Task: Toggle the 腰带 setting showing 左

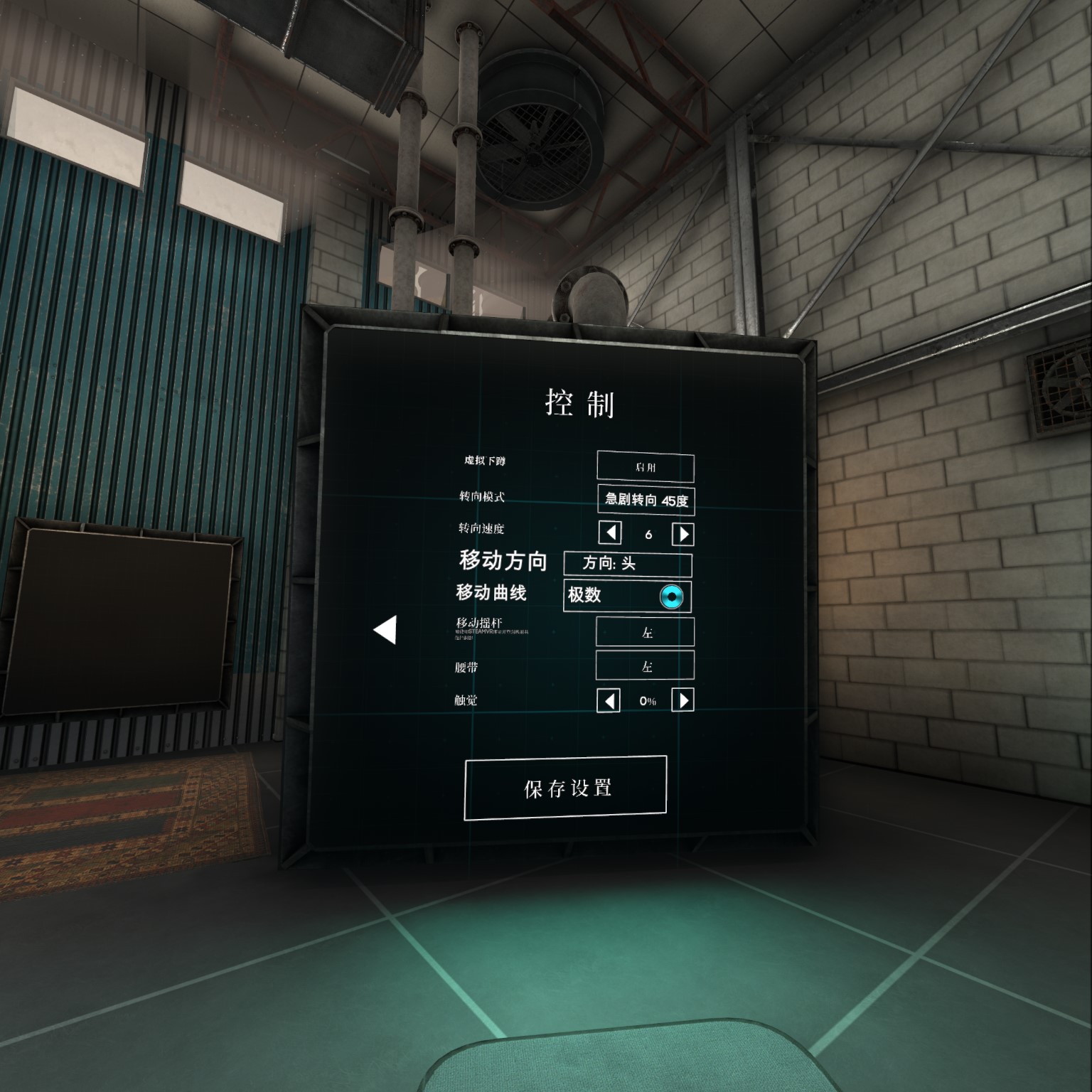Action: pyautogui.click(x=646, y=667)
